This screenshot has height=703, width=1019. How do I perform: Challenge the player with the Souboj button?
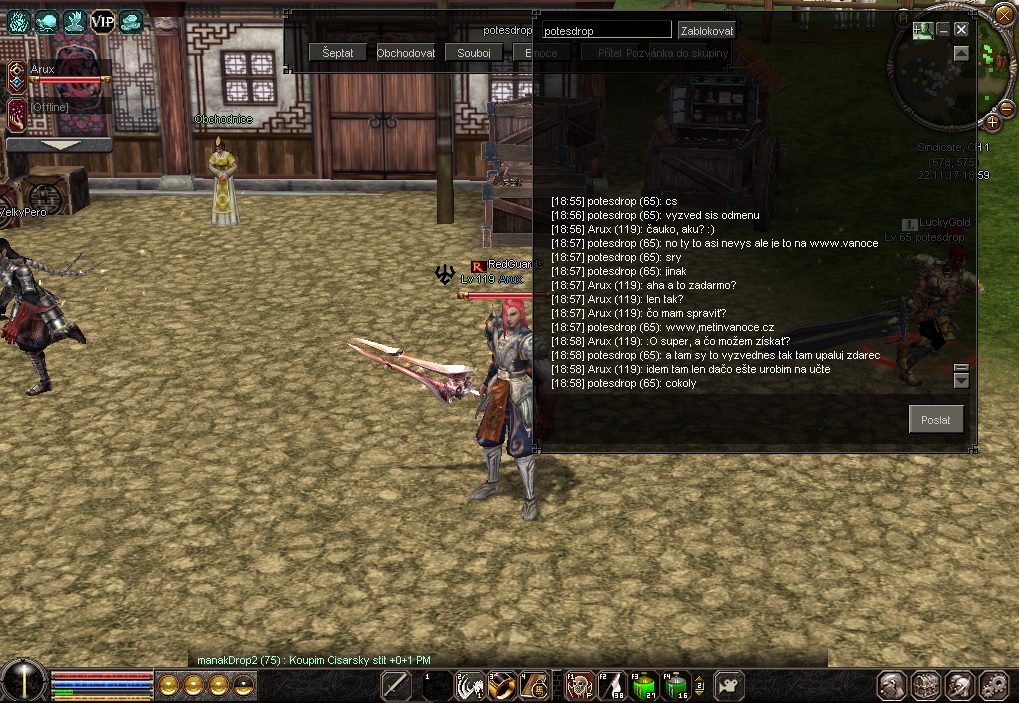click(x=473, y=53)
